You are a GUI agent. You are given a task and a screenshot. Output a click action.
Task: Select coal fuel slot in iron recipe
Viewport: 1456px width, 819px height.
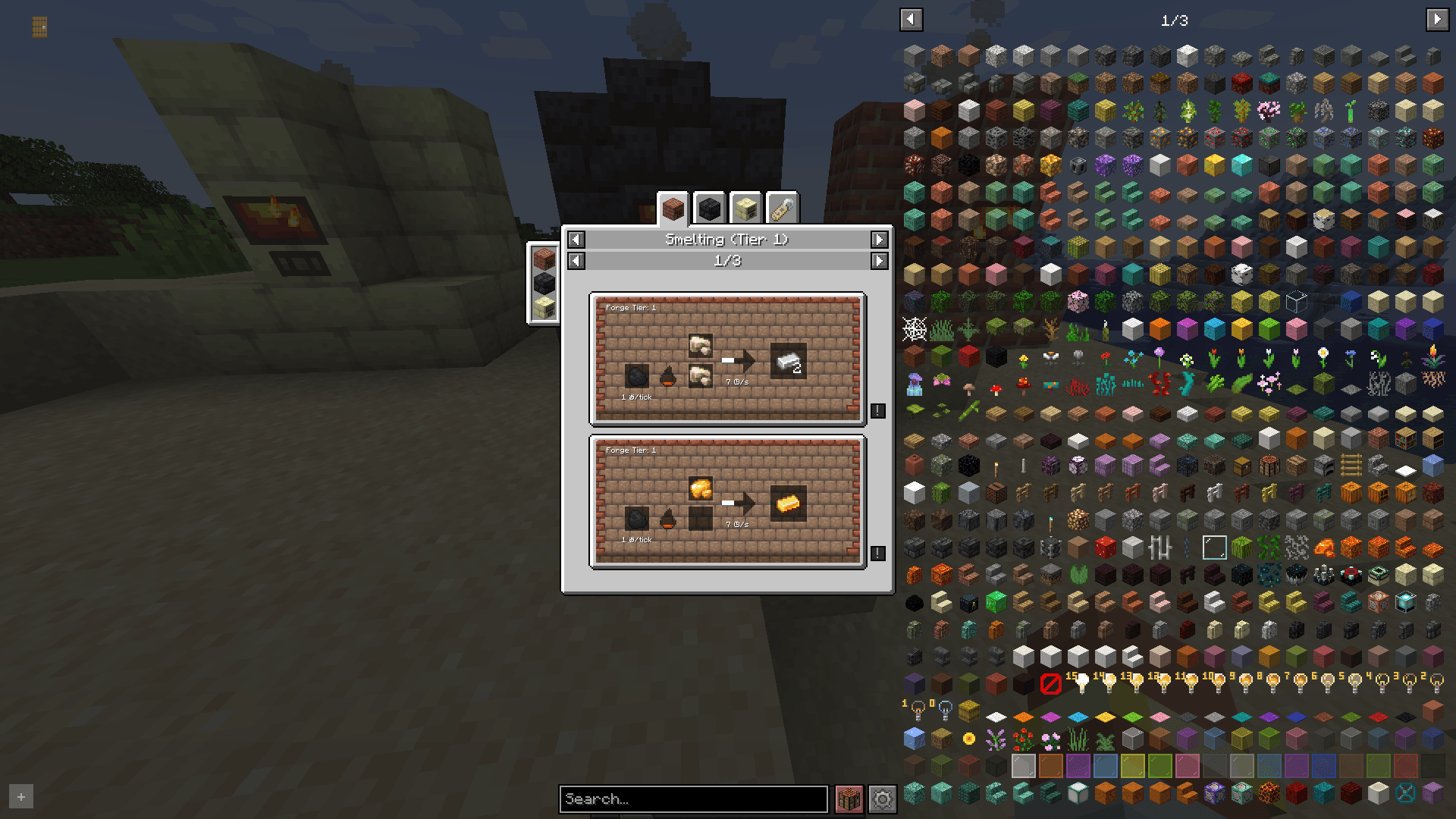637,376
